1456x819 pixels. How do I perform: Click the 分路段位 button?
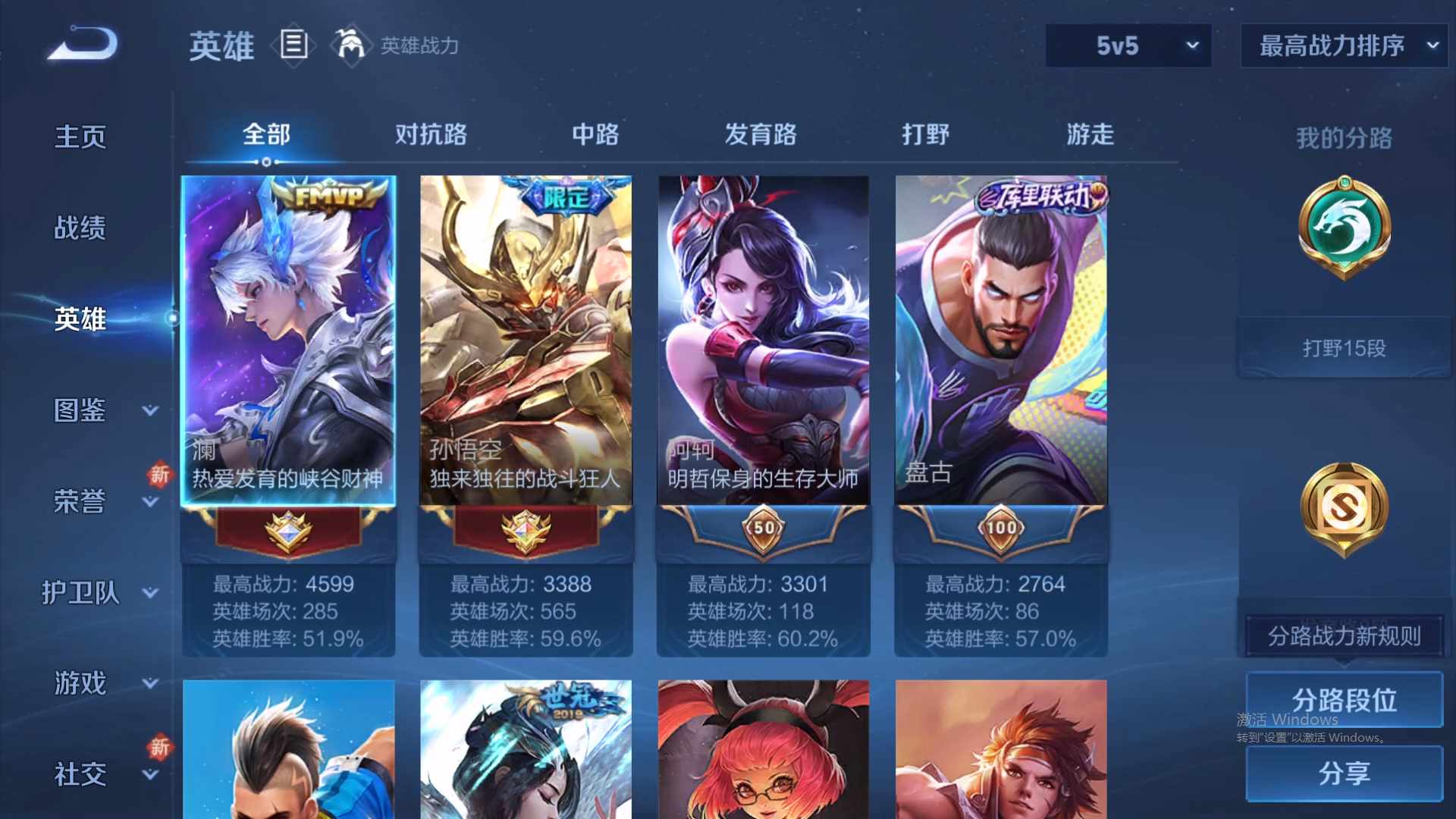(1344, 700)
